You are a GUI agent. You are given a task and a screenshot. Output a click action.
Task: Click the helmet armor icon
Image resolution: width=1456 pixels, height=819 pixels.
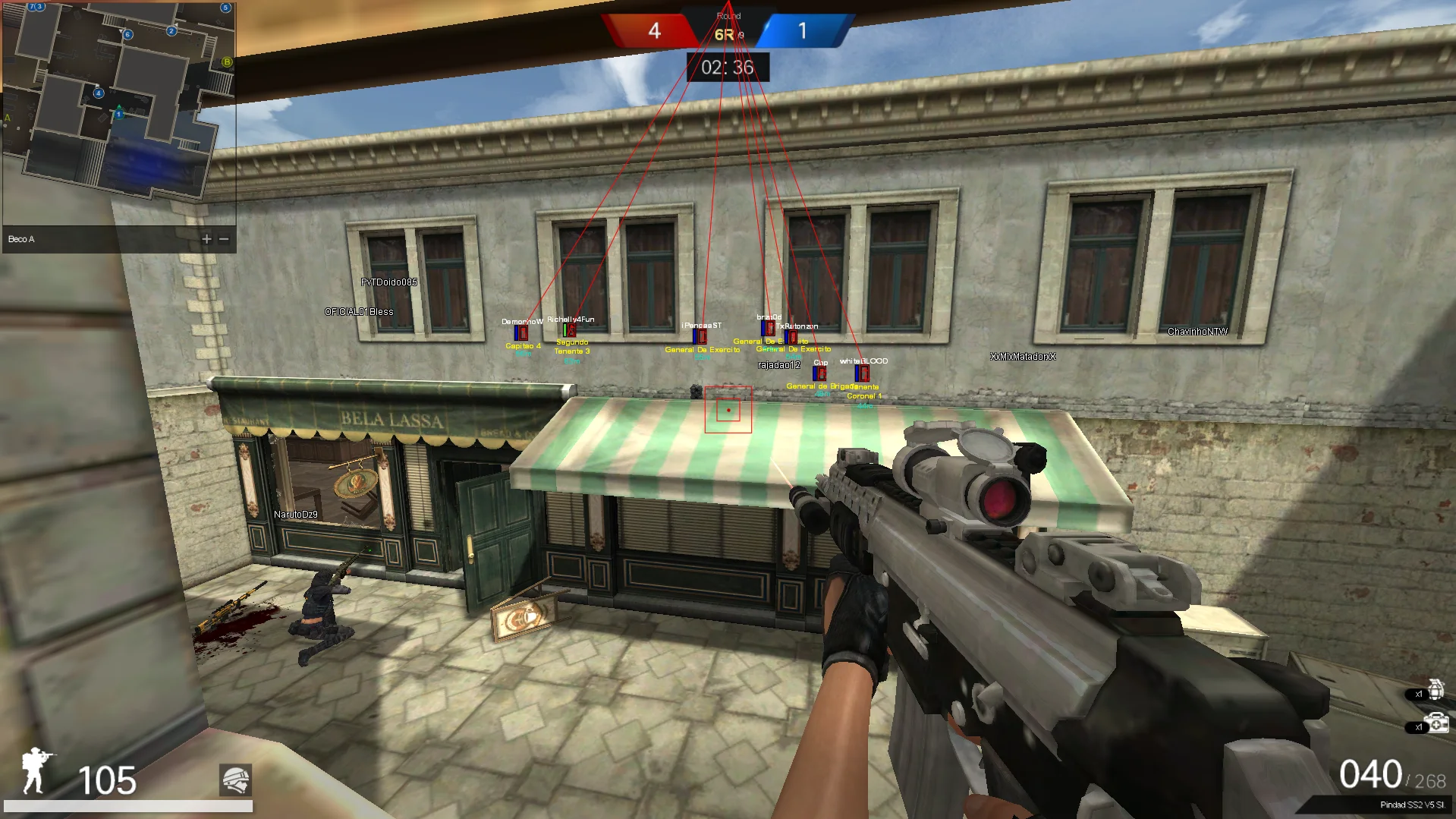point(235,780)
